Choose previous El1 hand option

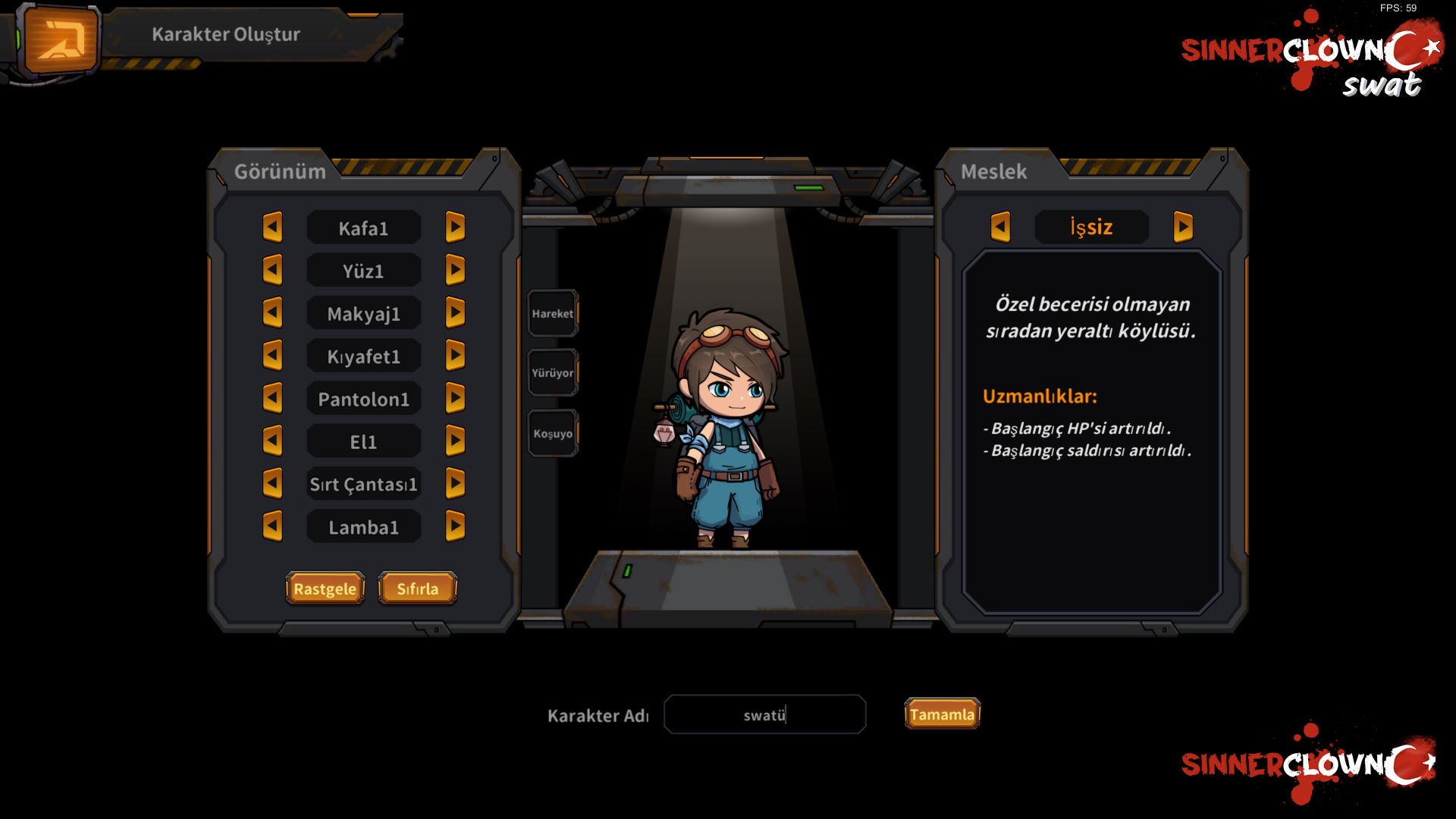pyautogui.click(x=272, y=441)
